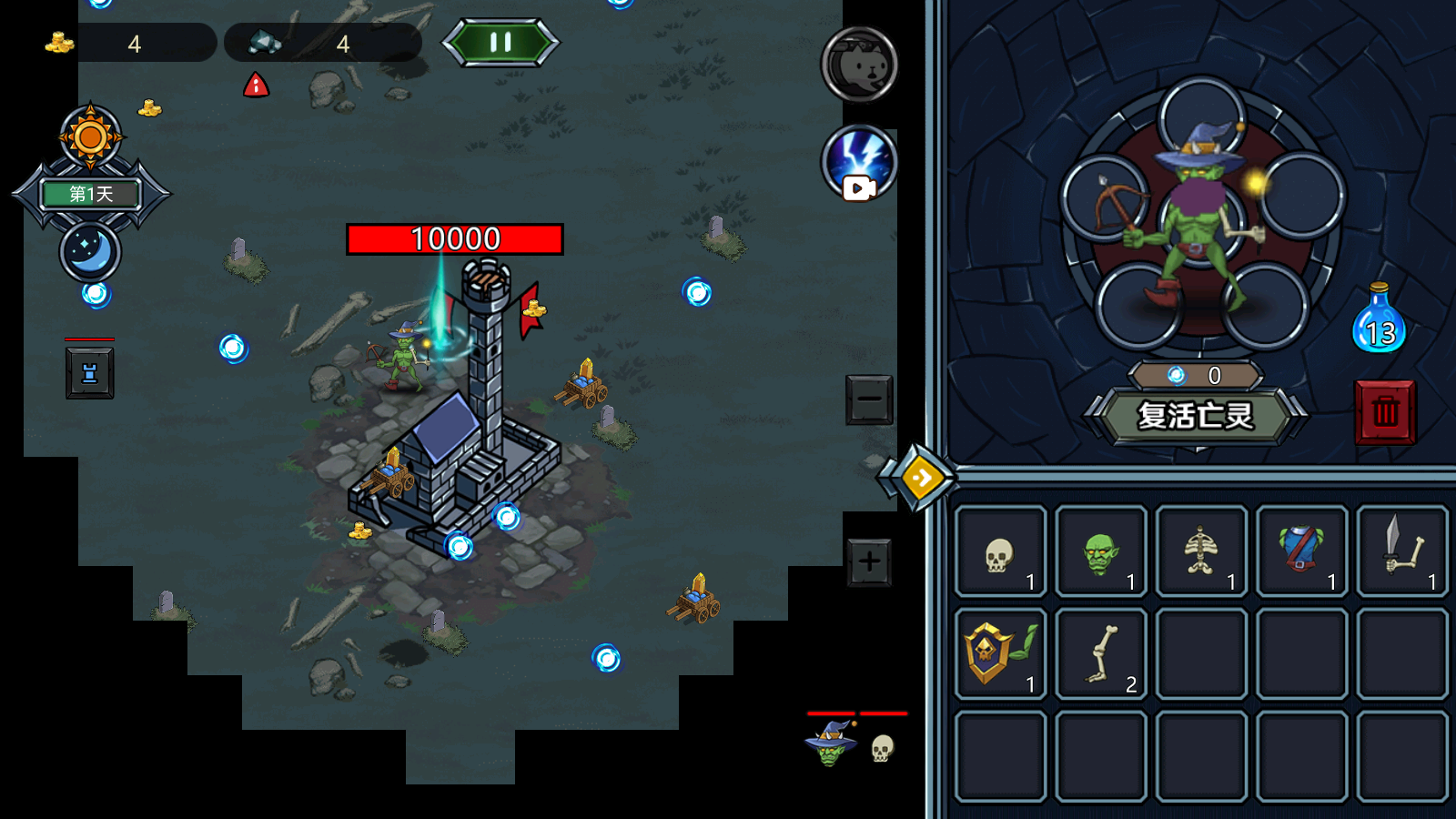Select the gold shield arm slot
Image resolution: width=1456 pixels, height=819 pixels.
[1001, 653]
